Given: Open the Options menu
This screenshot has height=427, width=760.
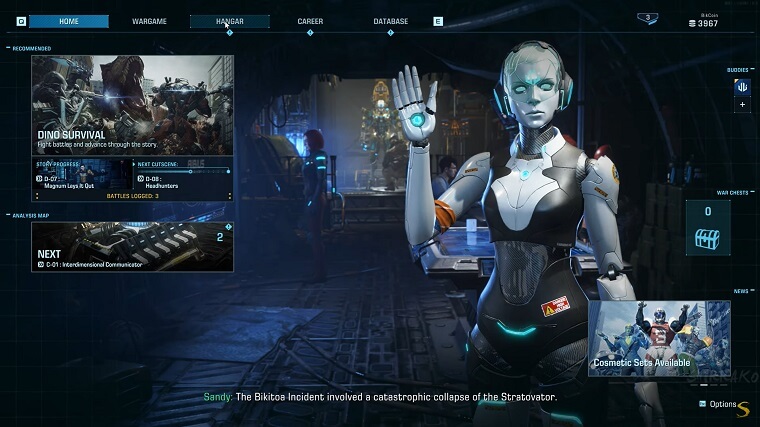Looking at the screenshot, I should pos(721,404).
